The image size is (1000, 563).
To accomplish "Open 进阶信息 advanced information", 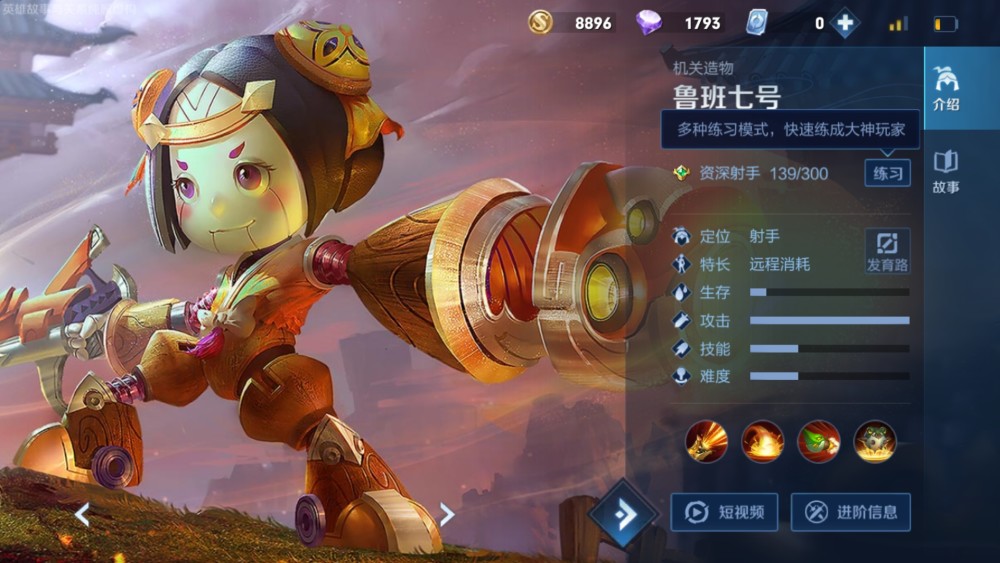I will tap(850, 512).
